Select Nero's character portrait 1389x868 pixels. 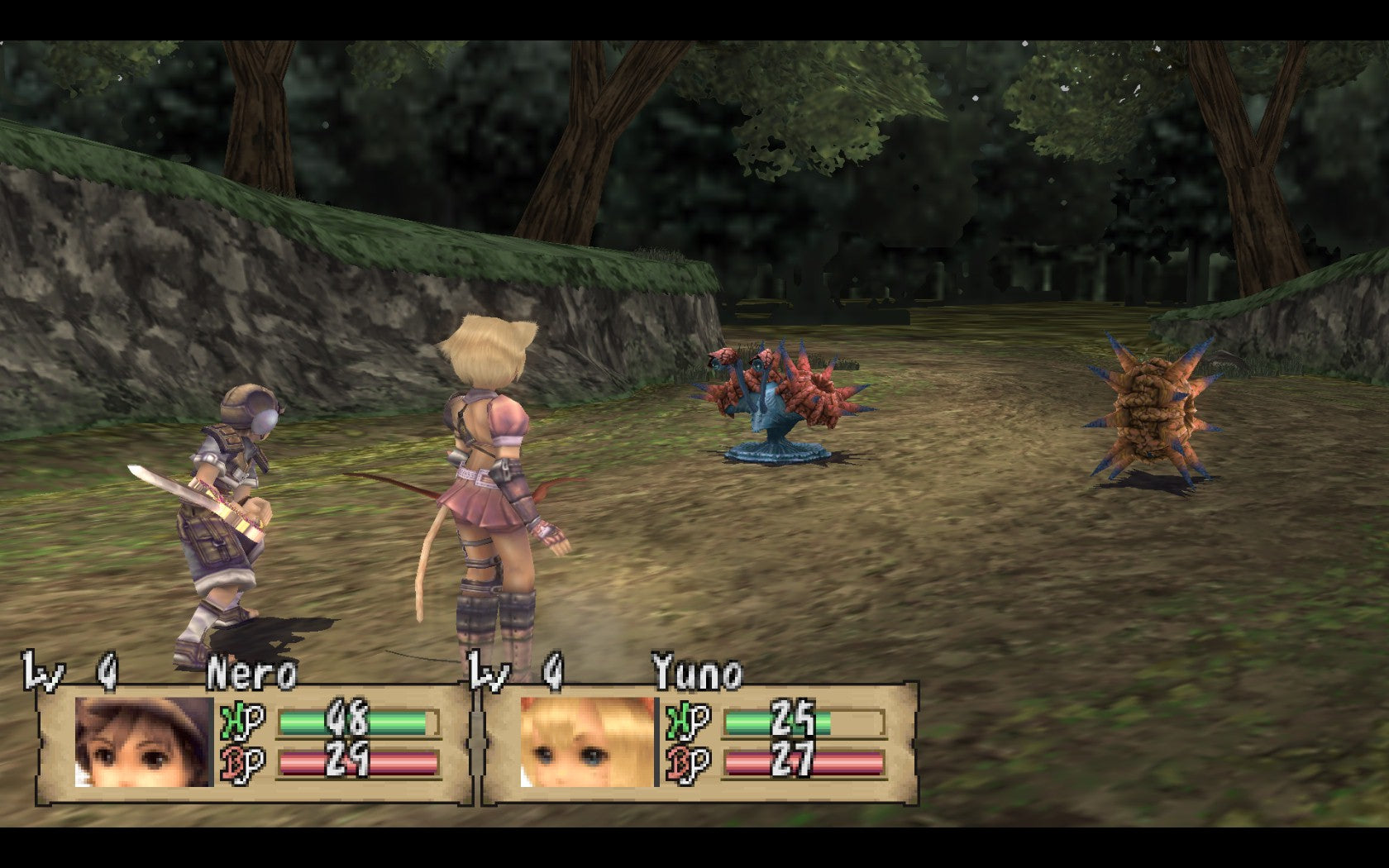pos(144,742)
